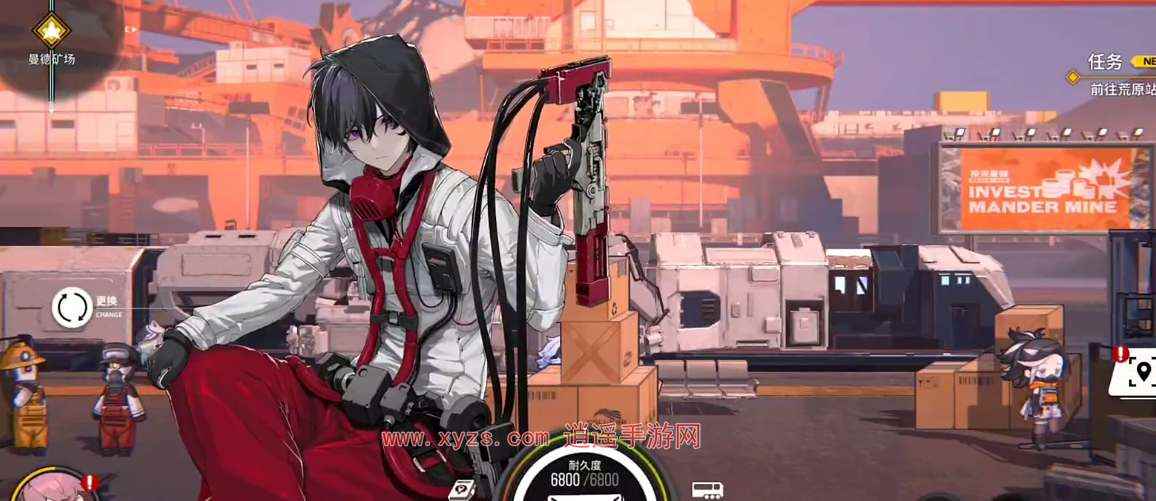This screenshot has height=501, width=1156.
Task: Click the Change (更换) character button
Action: (73, 307)
